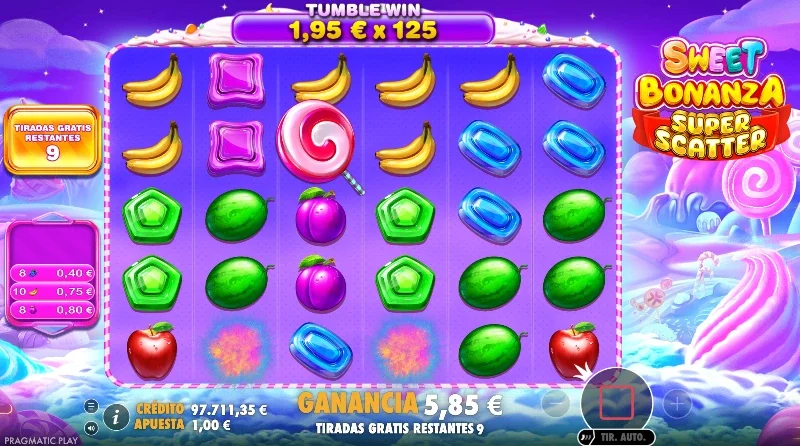Click the round spin button
Image resolution: width=800 pixels, height=446 pixels.
[616, 402]
